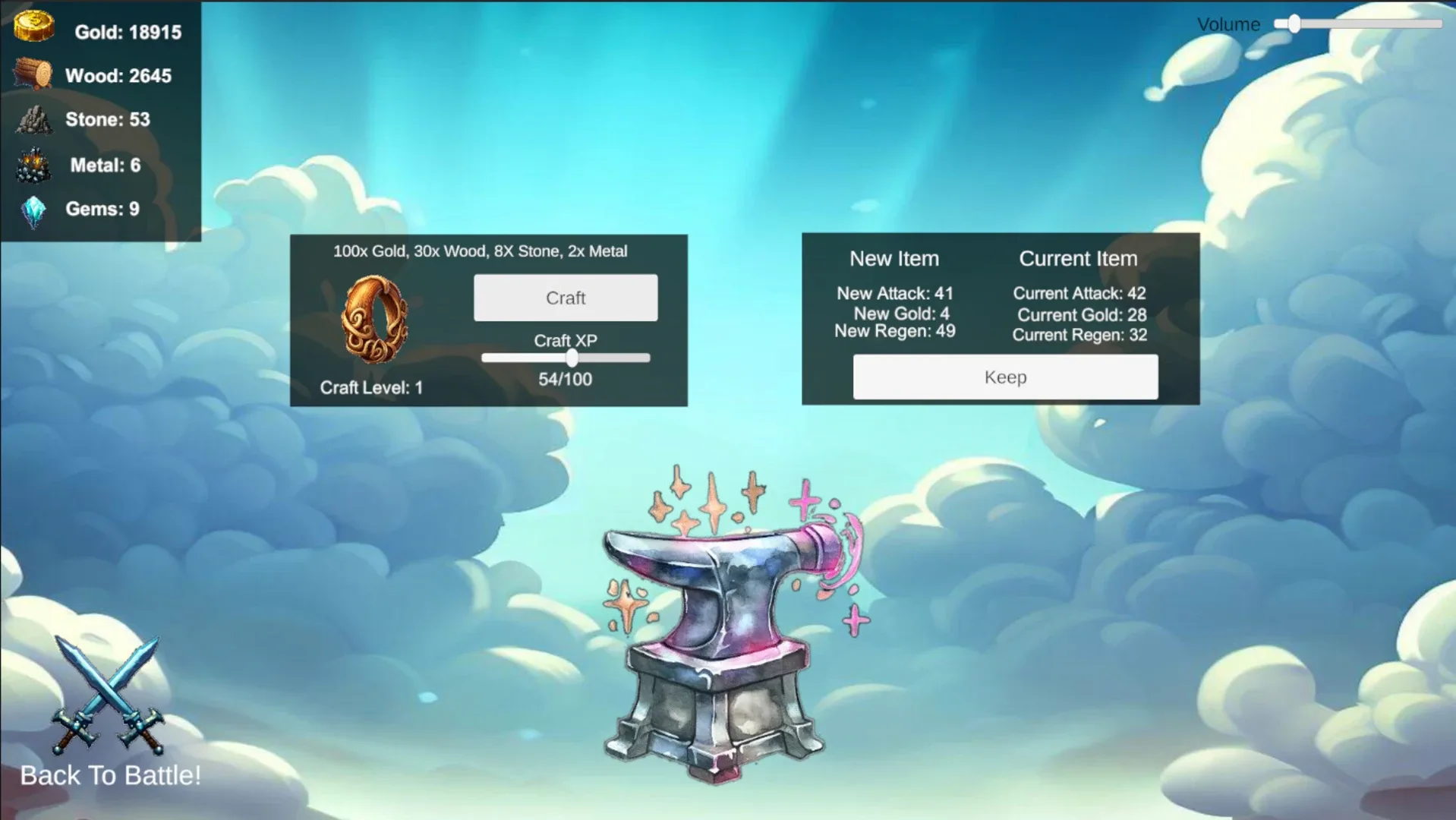Click the New Attack: 41 stat text
This screenshot has width=1456, height=820.
[894, 293]
